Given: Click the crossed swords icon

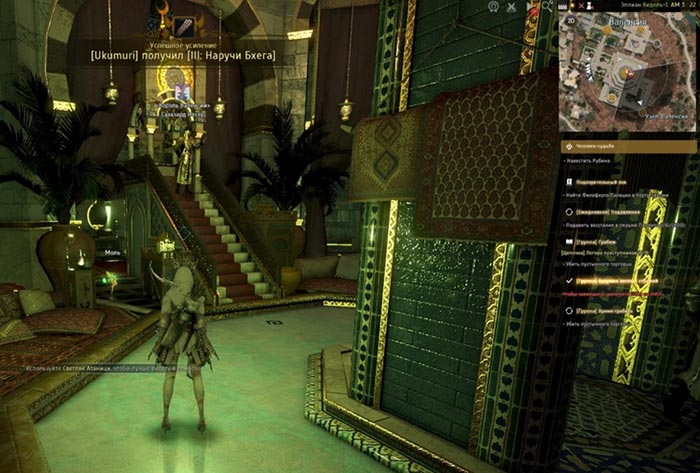Looking at the screenshot, I should pyautogui.click(x=512, y=6).
